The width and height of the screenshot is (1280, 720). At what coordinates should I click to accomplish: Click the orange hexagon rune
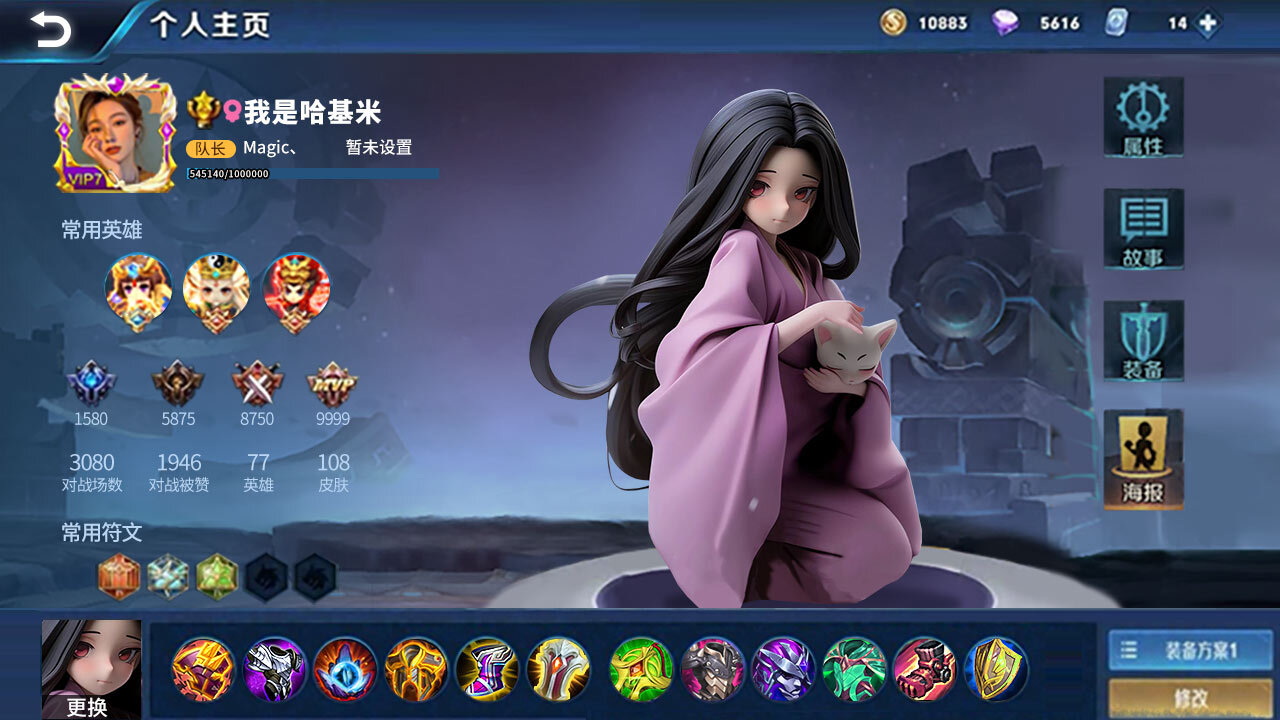(118, 577)
